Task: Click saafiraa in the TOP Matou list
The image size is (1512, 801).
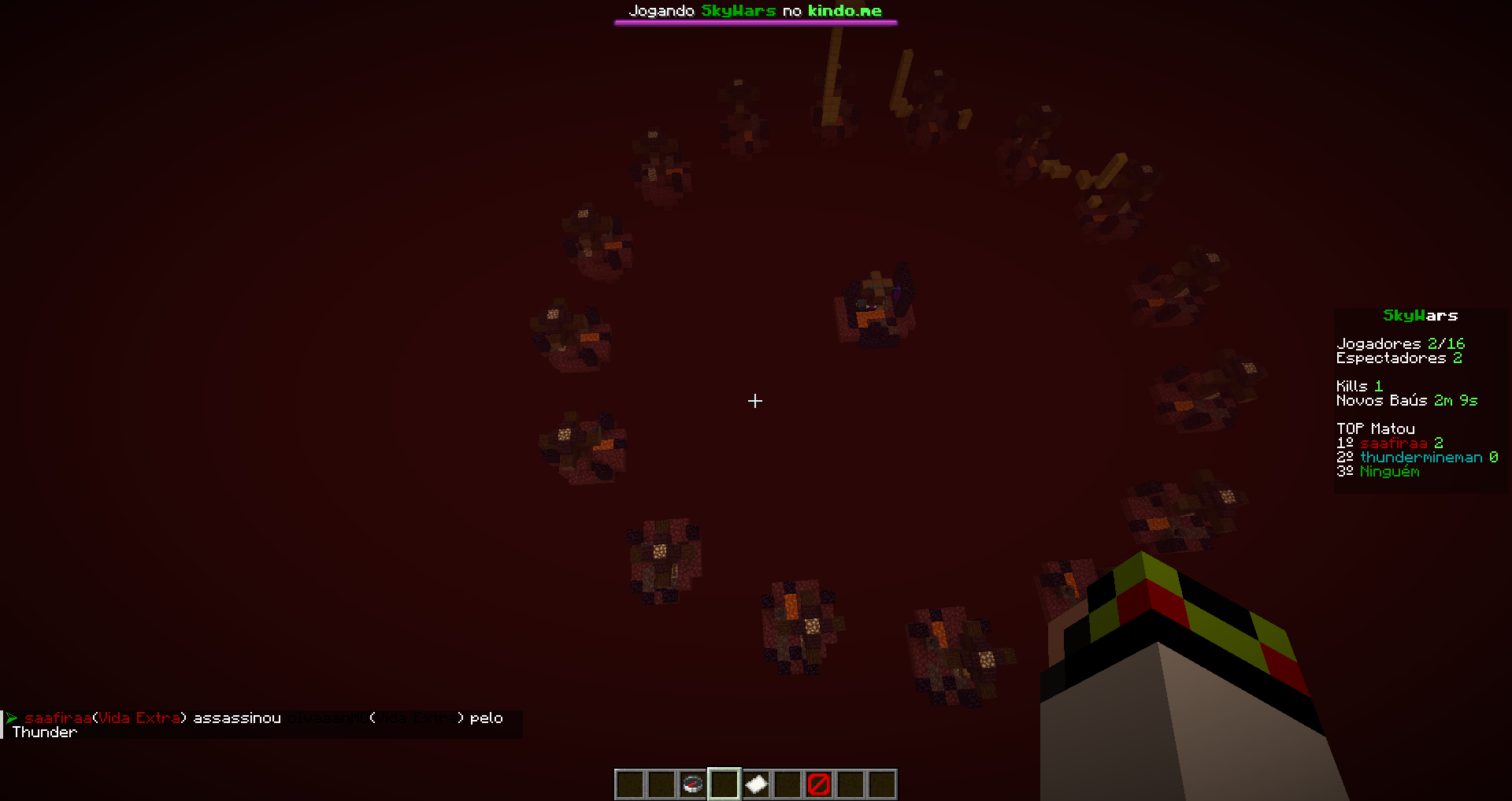Action: [1393, 443]
